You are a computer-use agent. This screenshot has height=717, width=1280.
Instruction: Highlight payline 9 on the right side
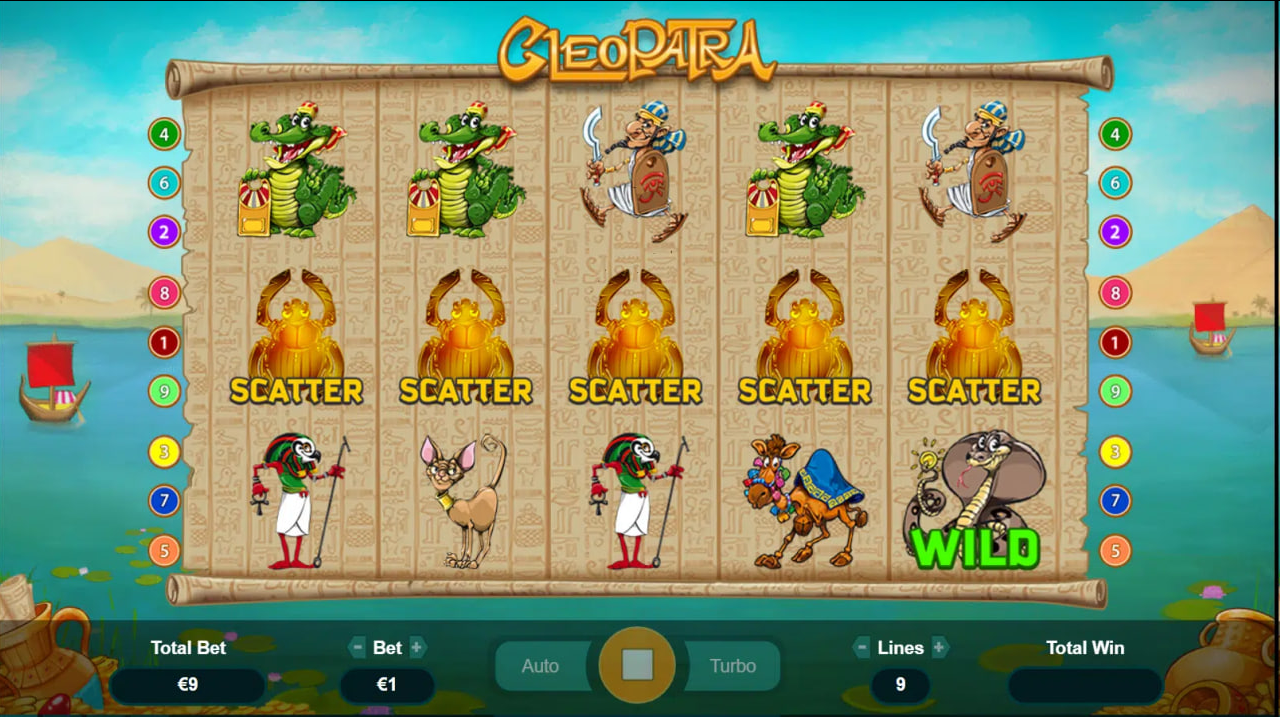point(1115,391)
